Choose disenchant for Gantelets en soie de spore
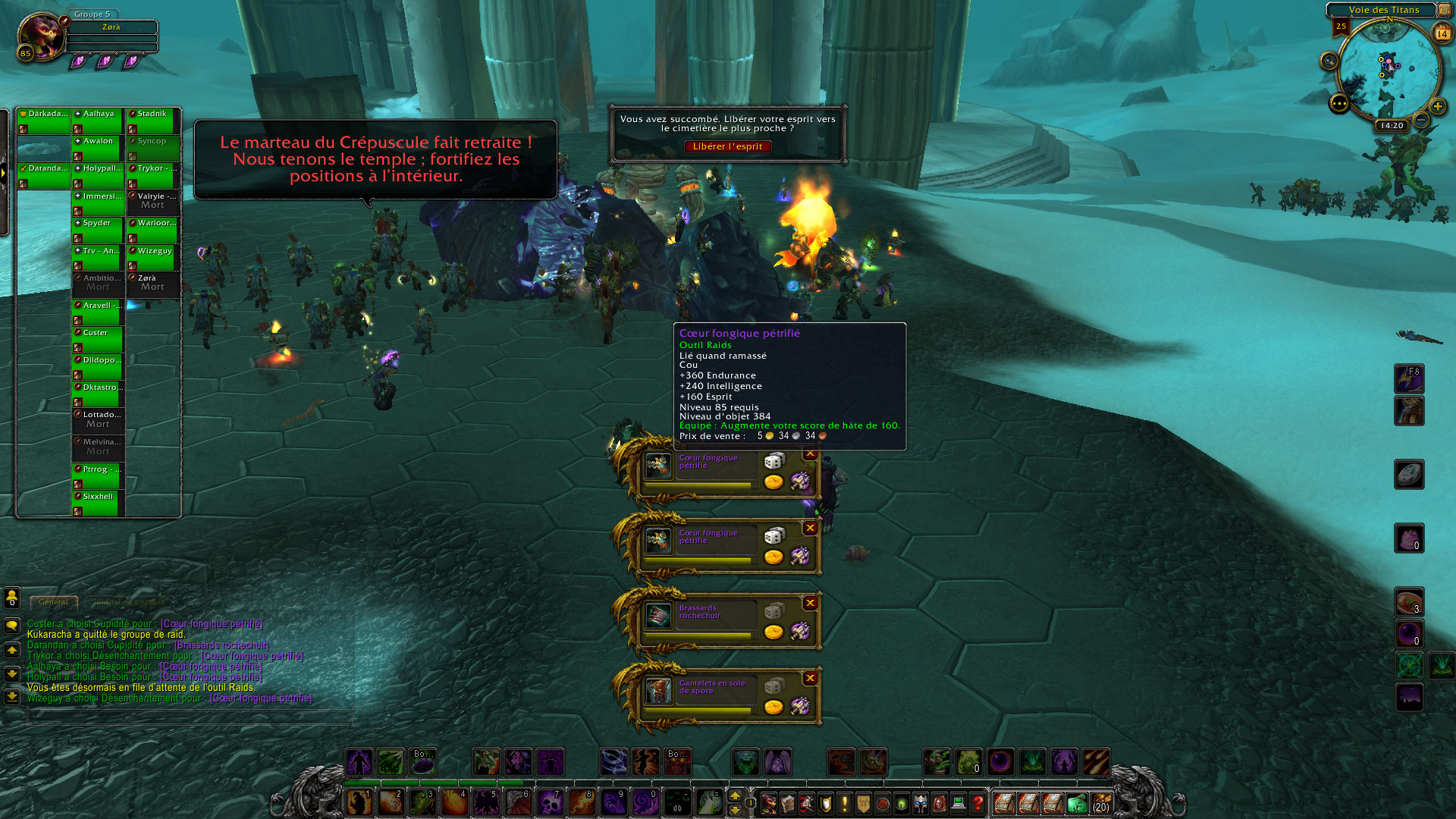 (800, 706)
